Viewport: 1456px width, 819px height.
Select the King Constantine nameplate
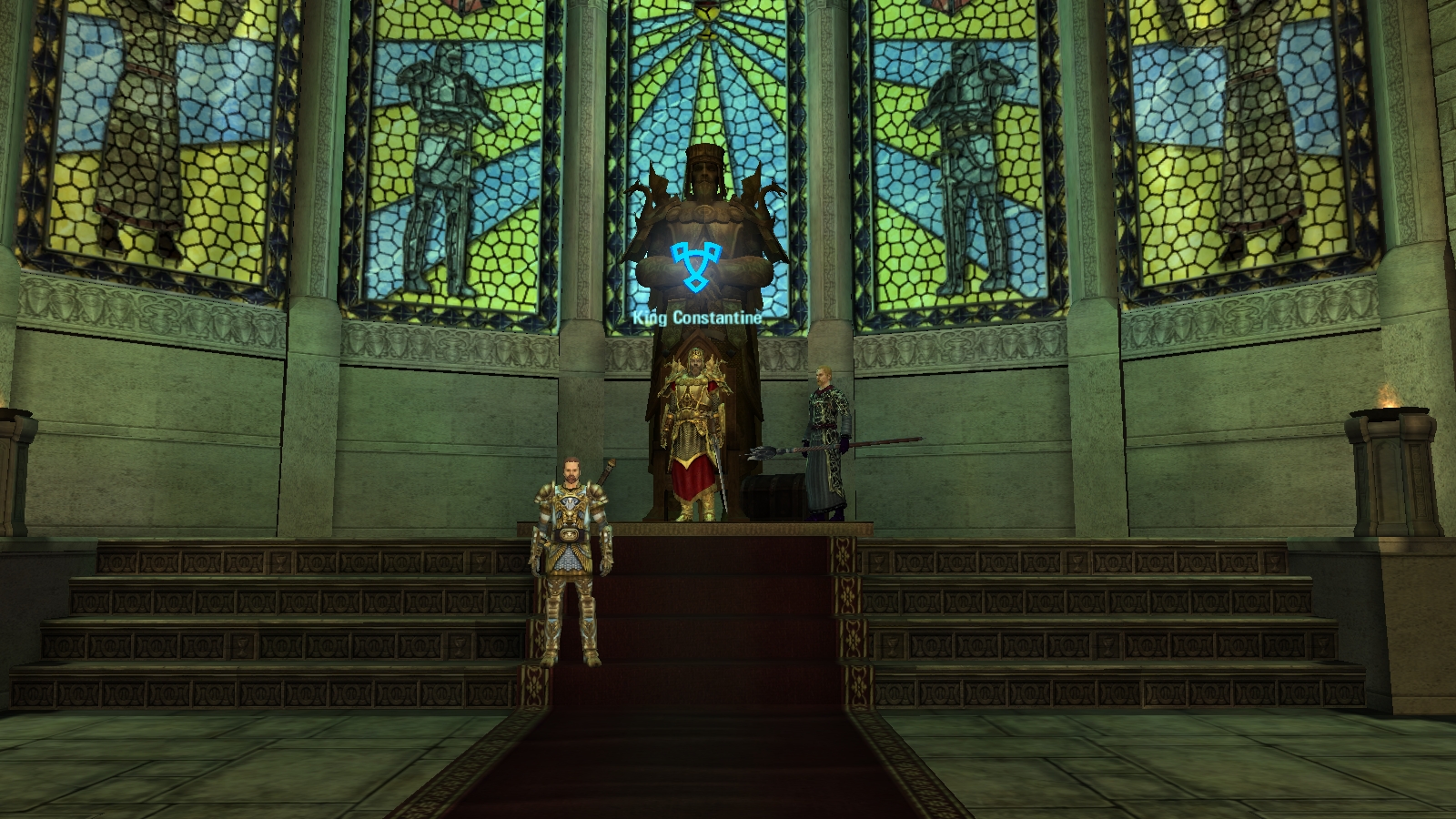coord(697,318)
